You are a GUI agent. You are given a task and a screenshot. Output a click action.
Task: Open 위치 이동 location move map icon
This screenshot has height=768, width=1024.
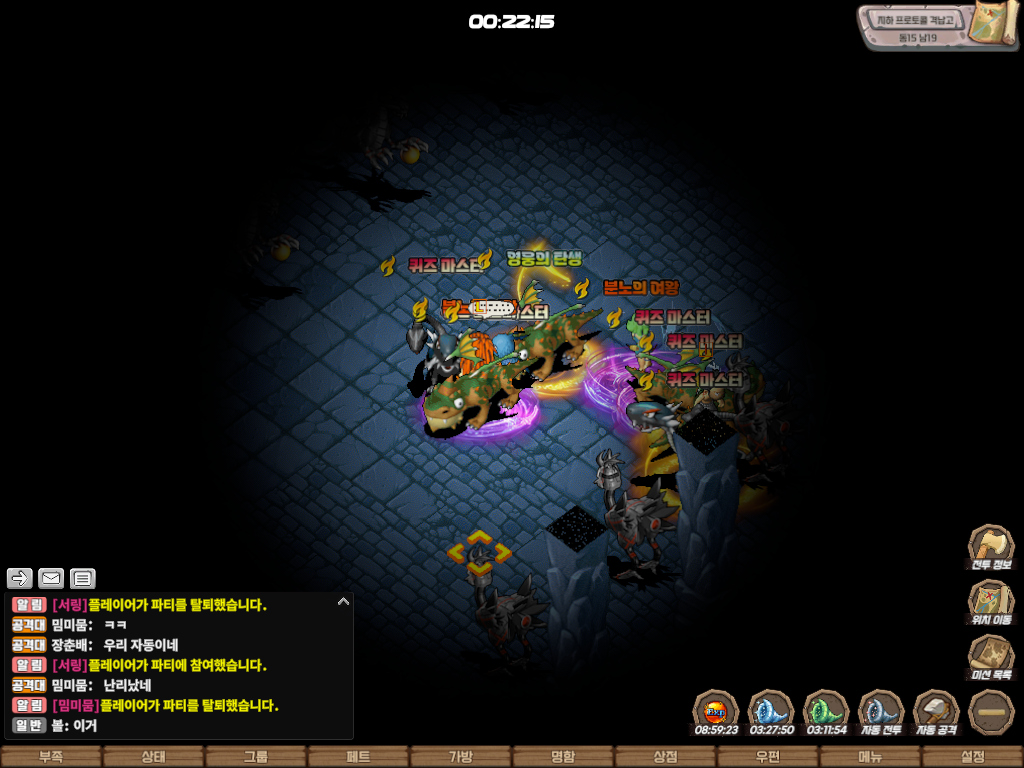coord(990,601)
